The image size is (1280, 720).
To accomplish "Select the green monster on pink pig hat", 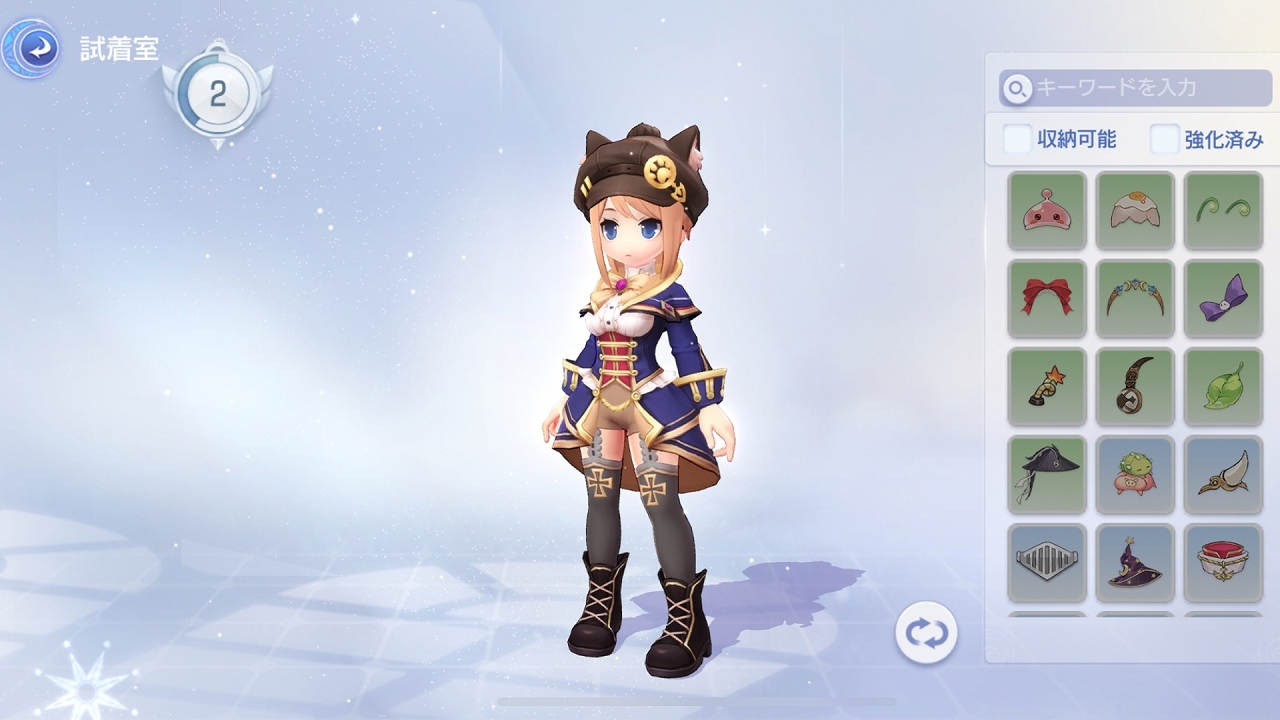I will point(1135,474).
